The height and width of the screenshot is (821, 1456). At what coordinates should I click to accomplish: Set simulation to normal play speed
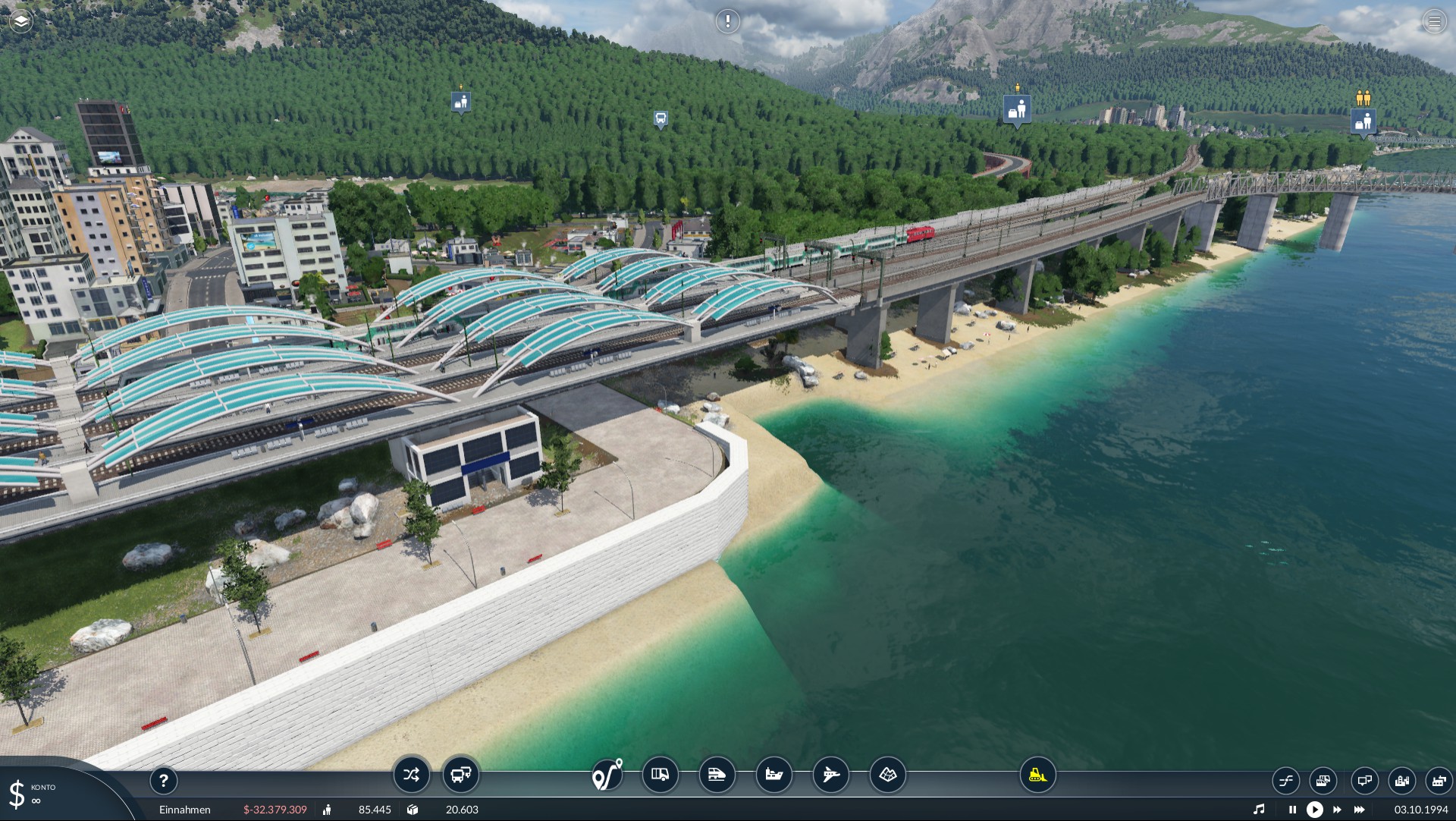pyautogui.click(x=1315, y=810)
